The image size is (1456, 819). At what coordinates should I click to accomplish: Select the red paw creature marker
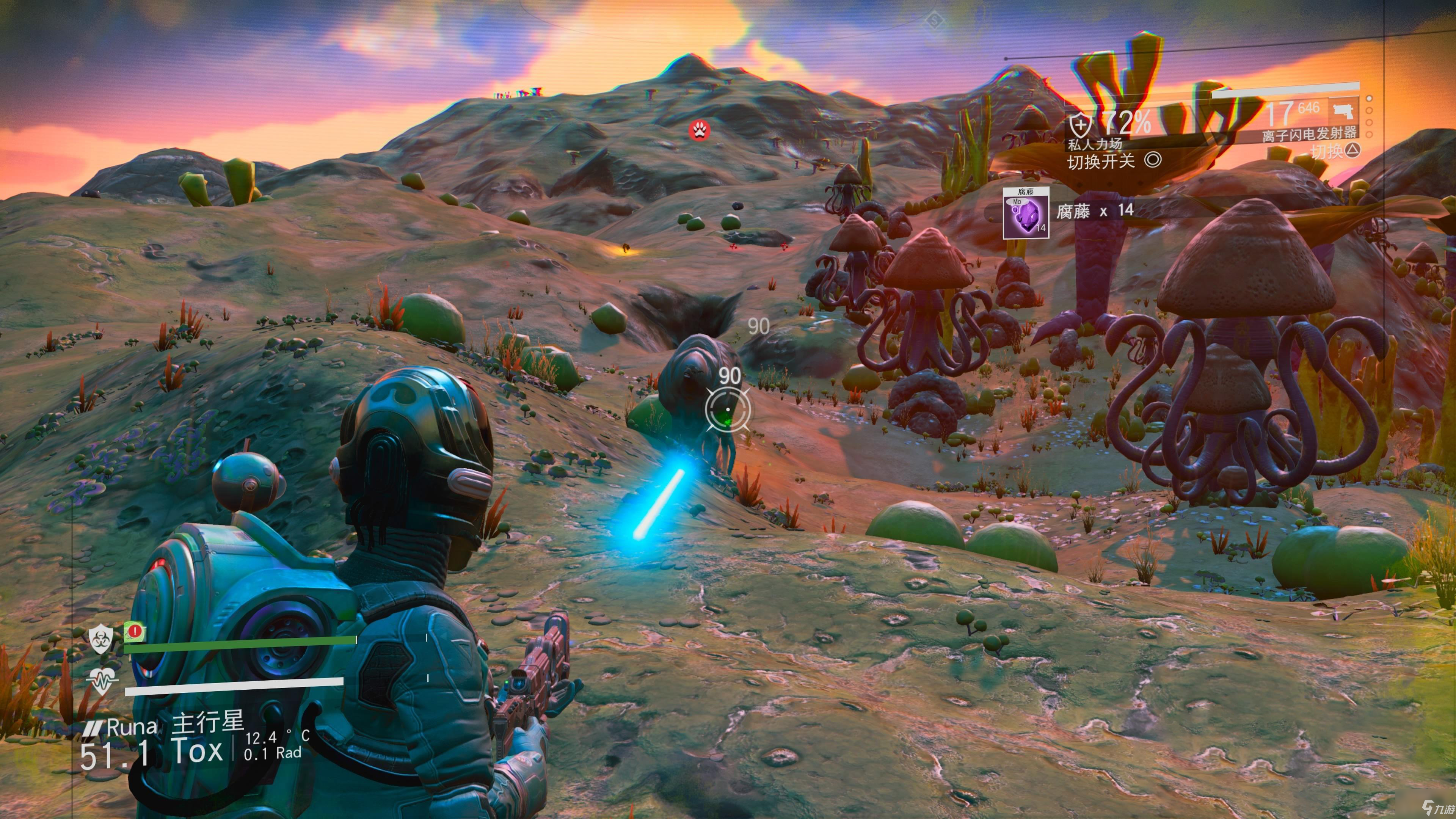coord(700,130)
